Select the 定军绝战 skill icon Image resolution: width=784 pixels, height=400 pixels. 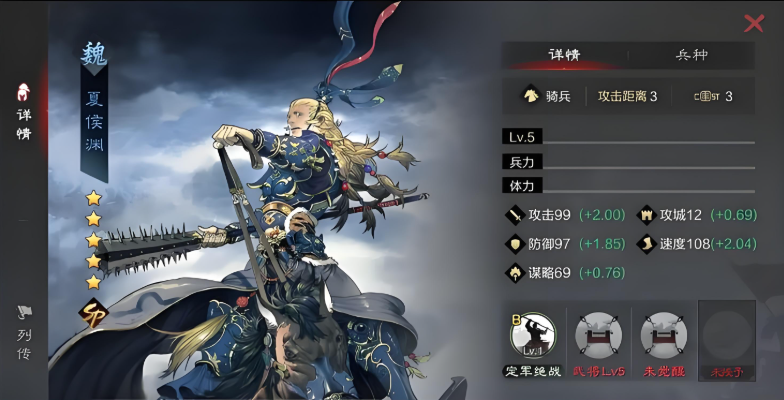click(533, 336)
